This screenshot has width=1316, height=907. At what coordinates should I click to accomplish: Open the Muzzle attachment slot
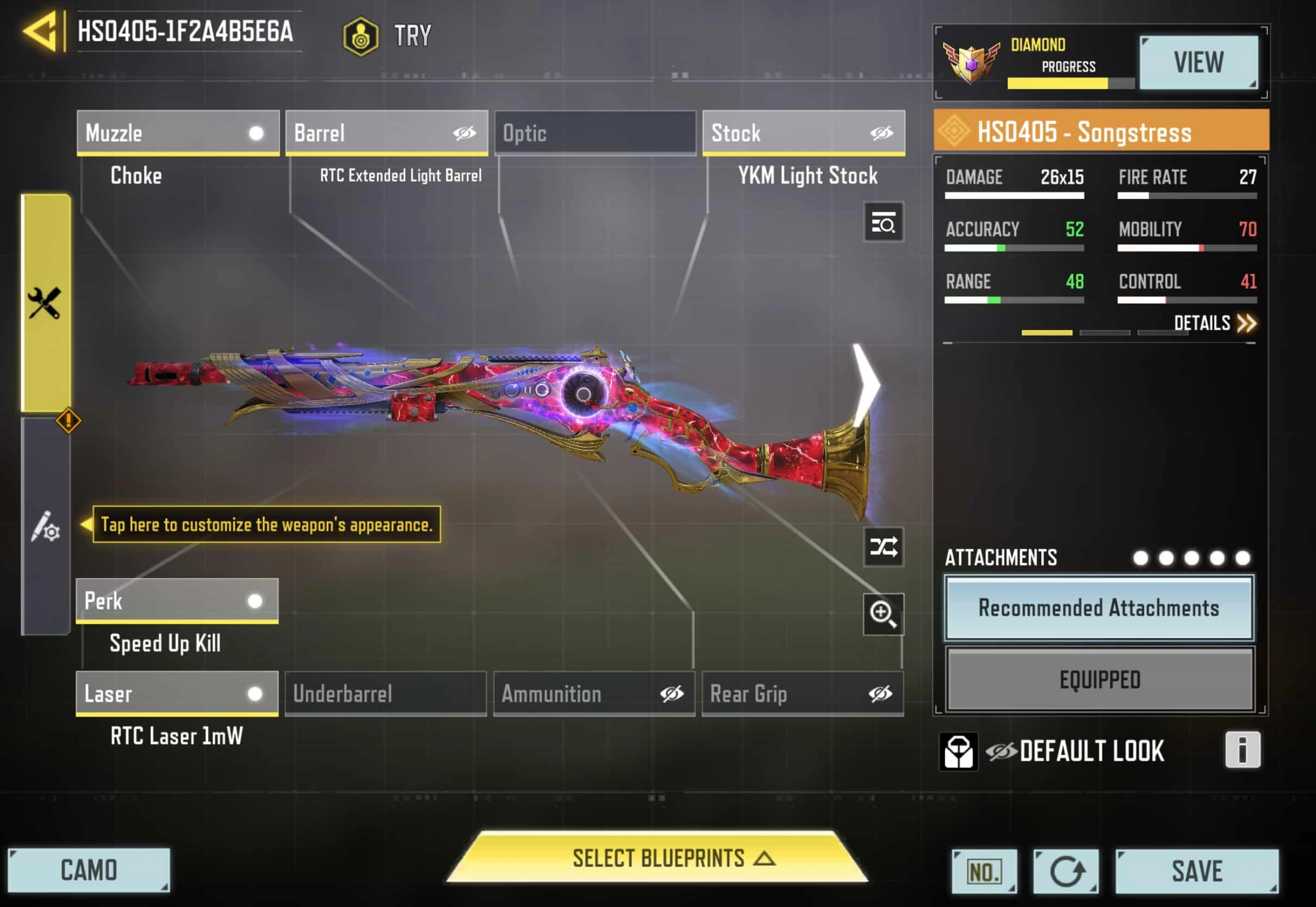178,133
